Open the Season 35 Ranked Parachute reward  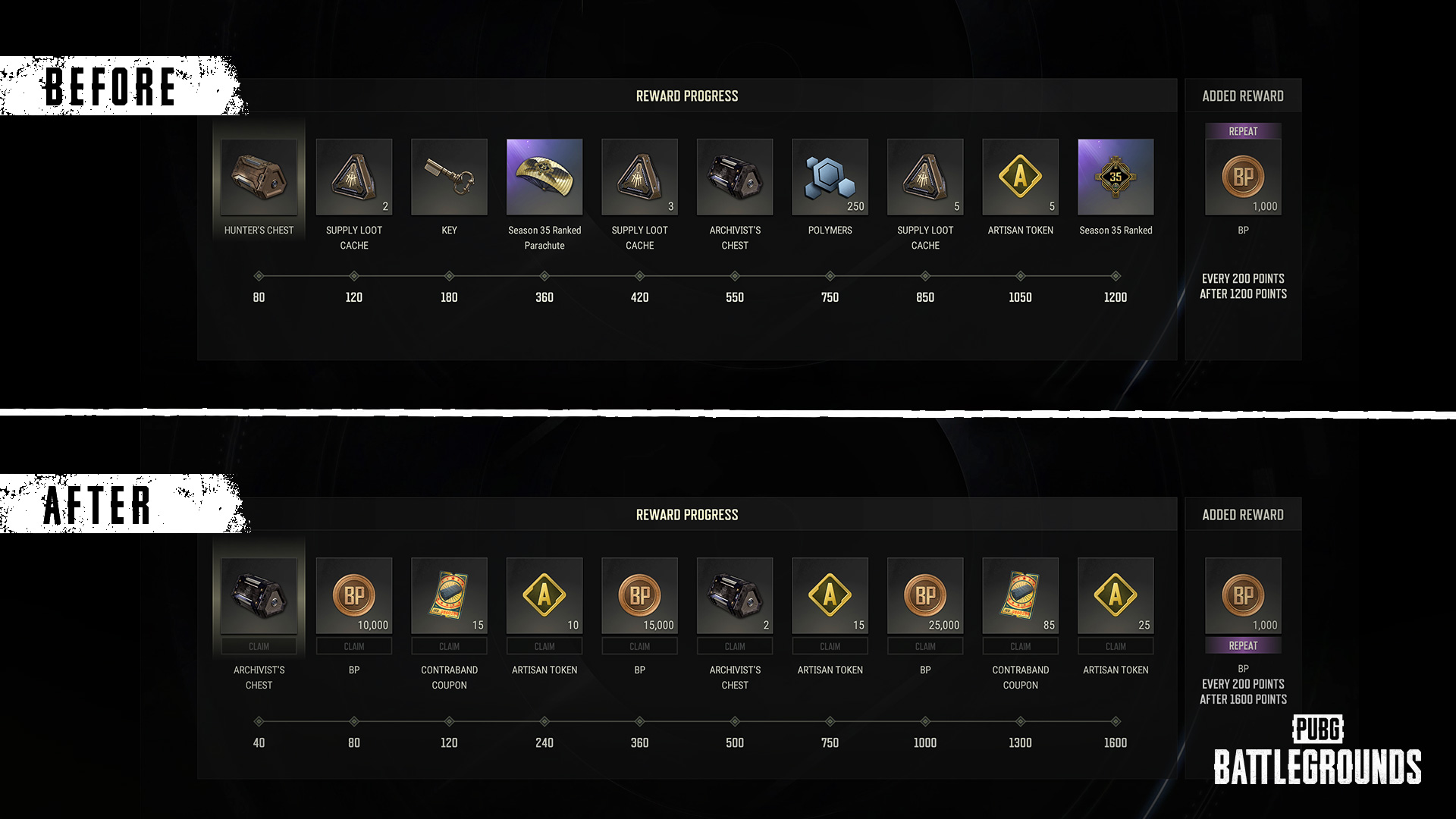click(544, 177)
